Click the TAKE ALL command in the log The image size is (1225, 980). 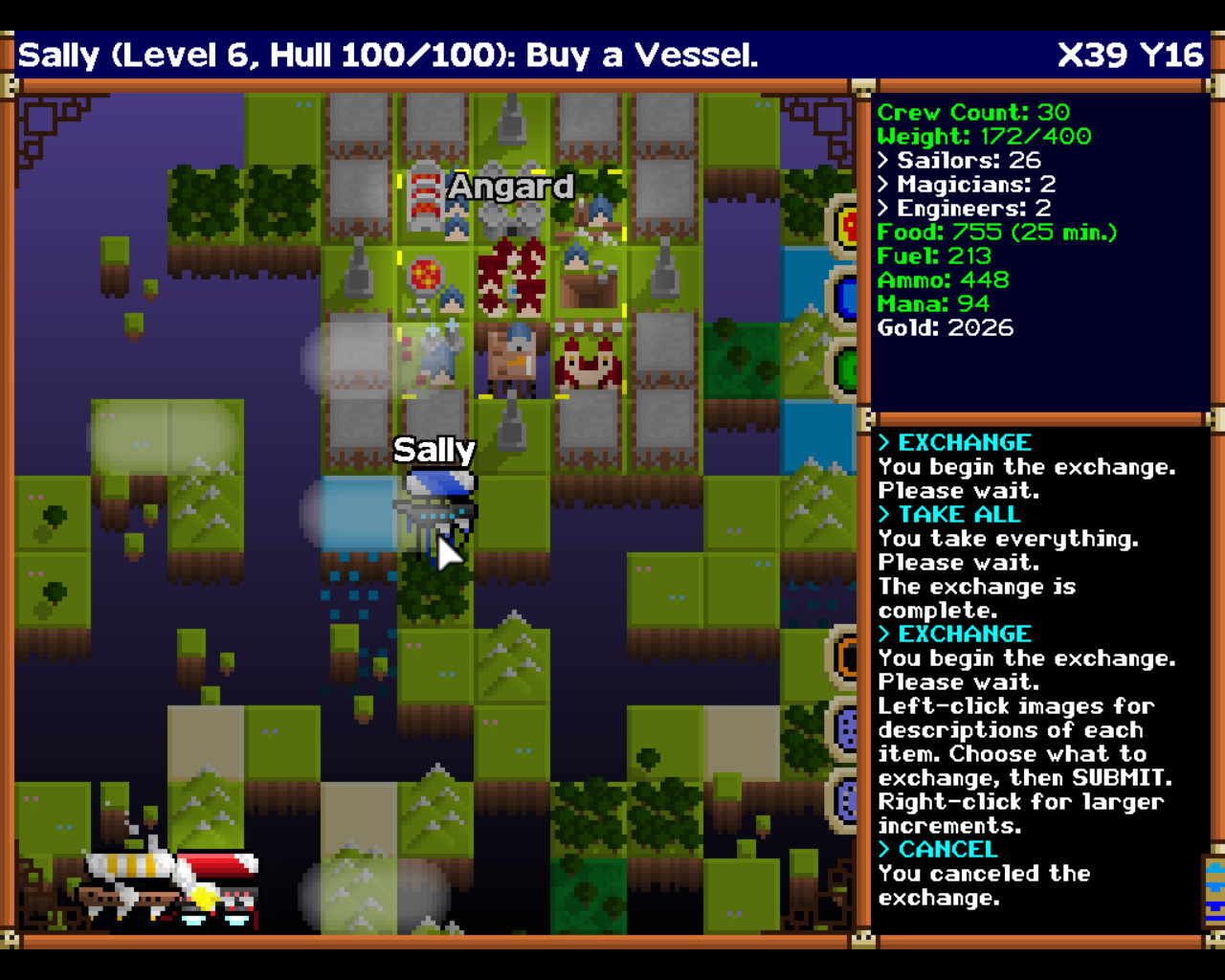tap(947, 514)
